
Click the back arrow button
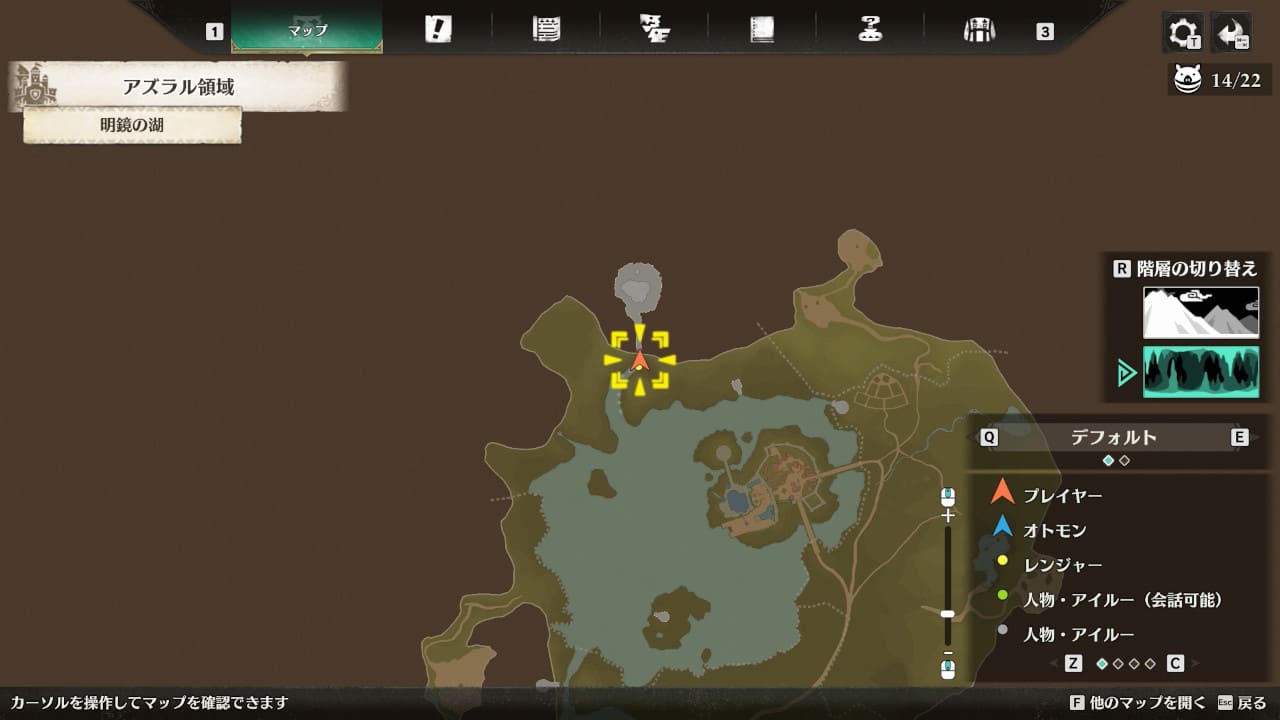tap(1230, 33)
